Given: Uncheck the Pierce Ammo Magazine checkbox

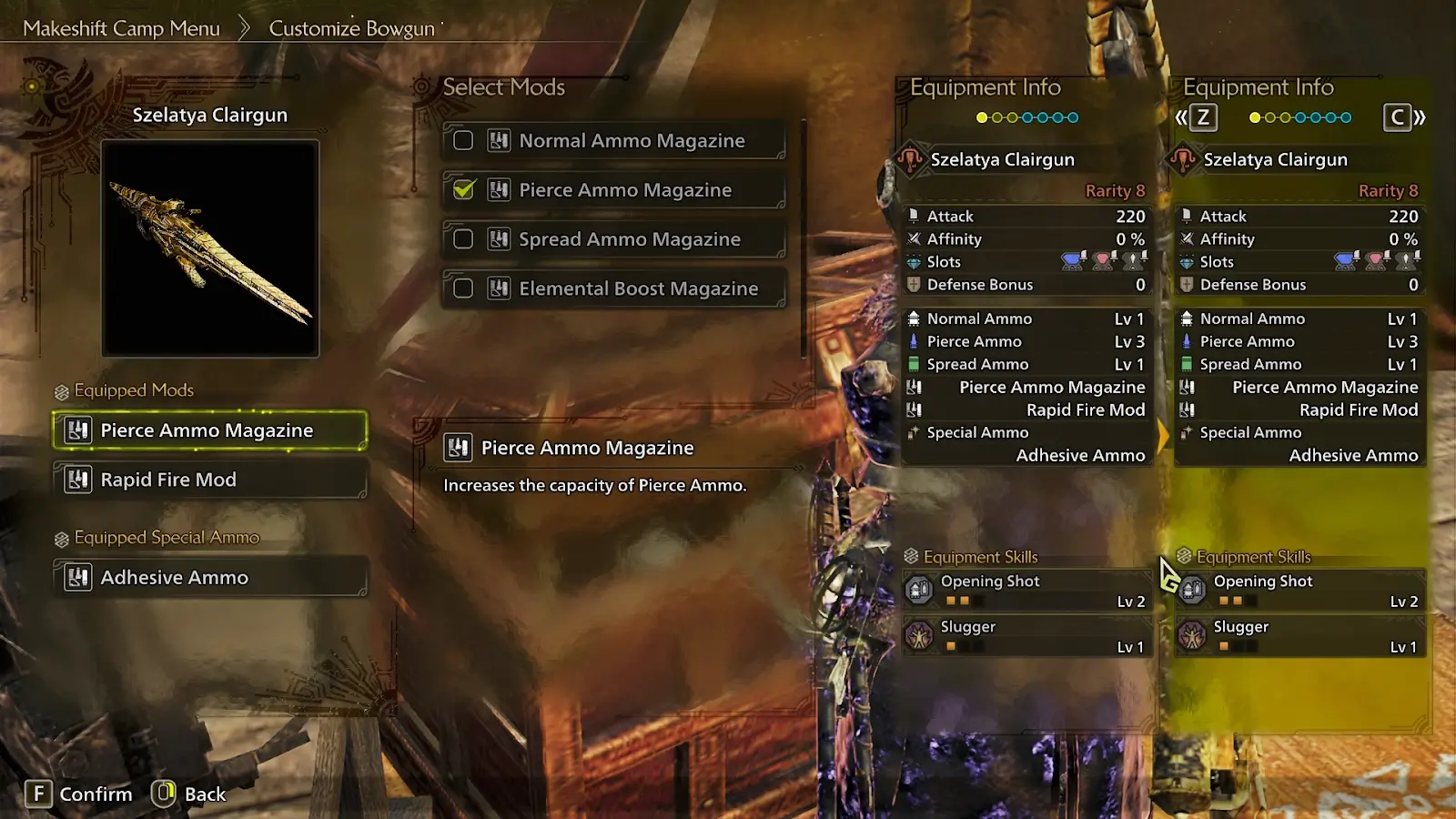Looking at the screenshot, I should (x=463, y=190).
